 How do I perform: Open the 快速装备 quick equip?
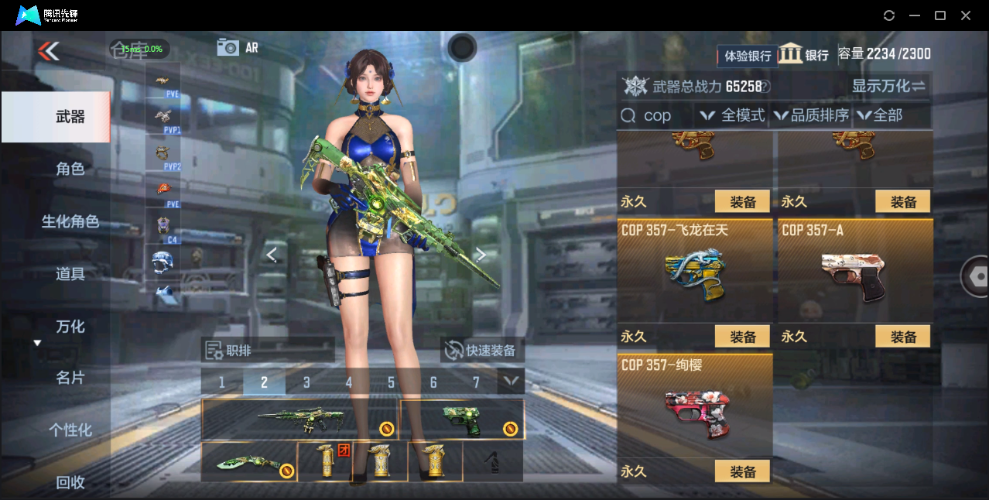483,350
